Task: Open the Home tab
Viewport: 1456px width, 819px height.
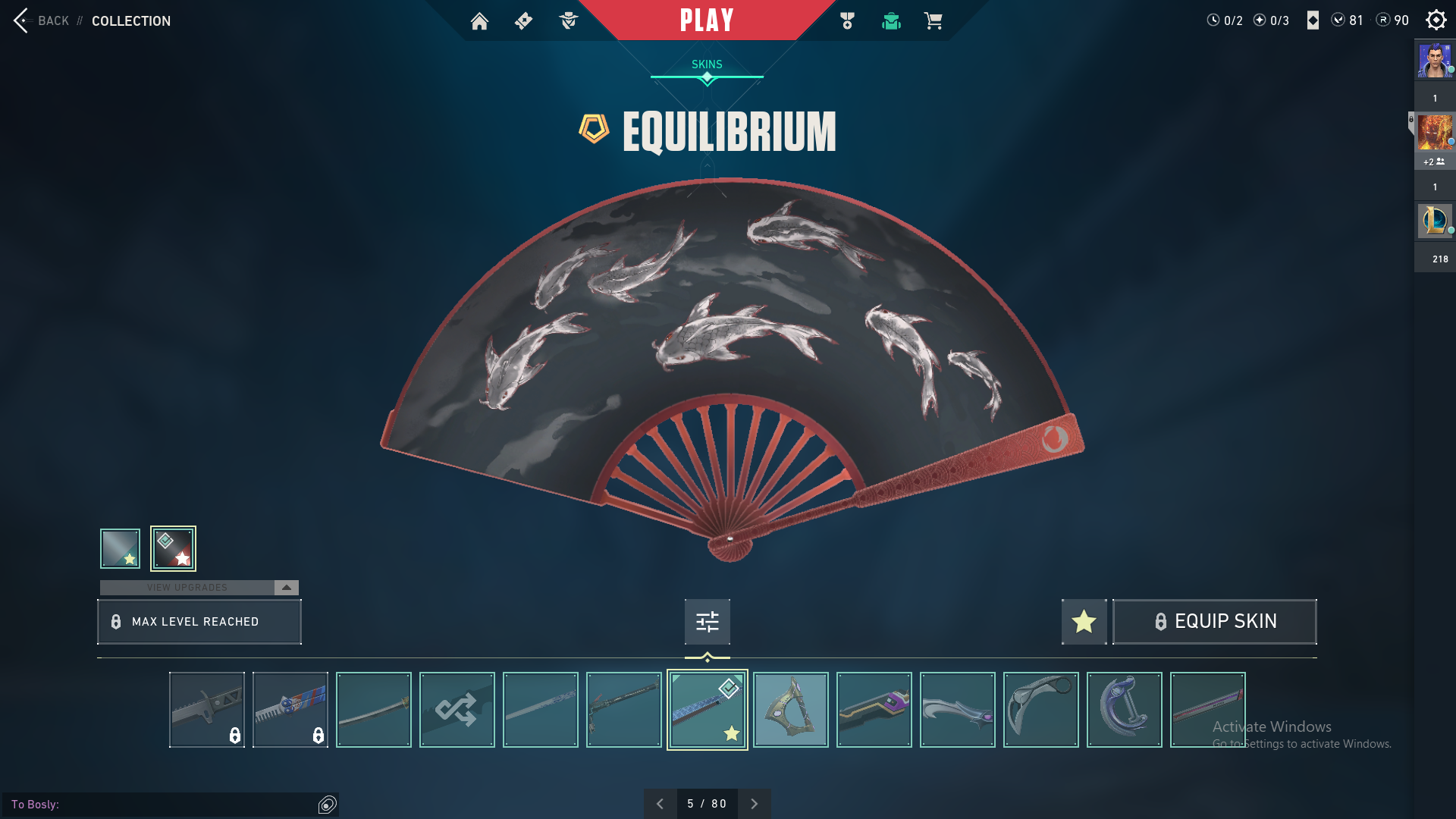Action: pos(479,21)
